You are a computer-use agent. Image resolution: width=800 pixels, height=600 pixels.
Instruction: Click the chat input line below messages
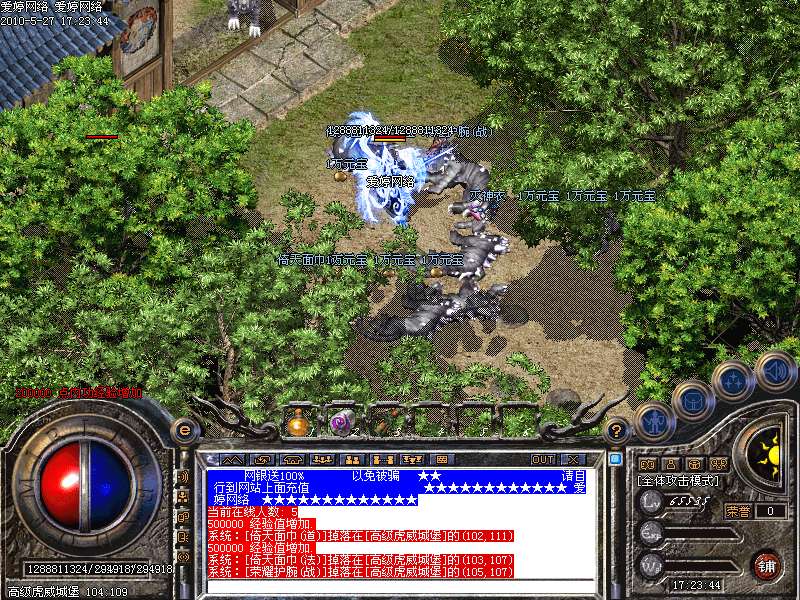400,585
